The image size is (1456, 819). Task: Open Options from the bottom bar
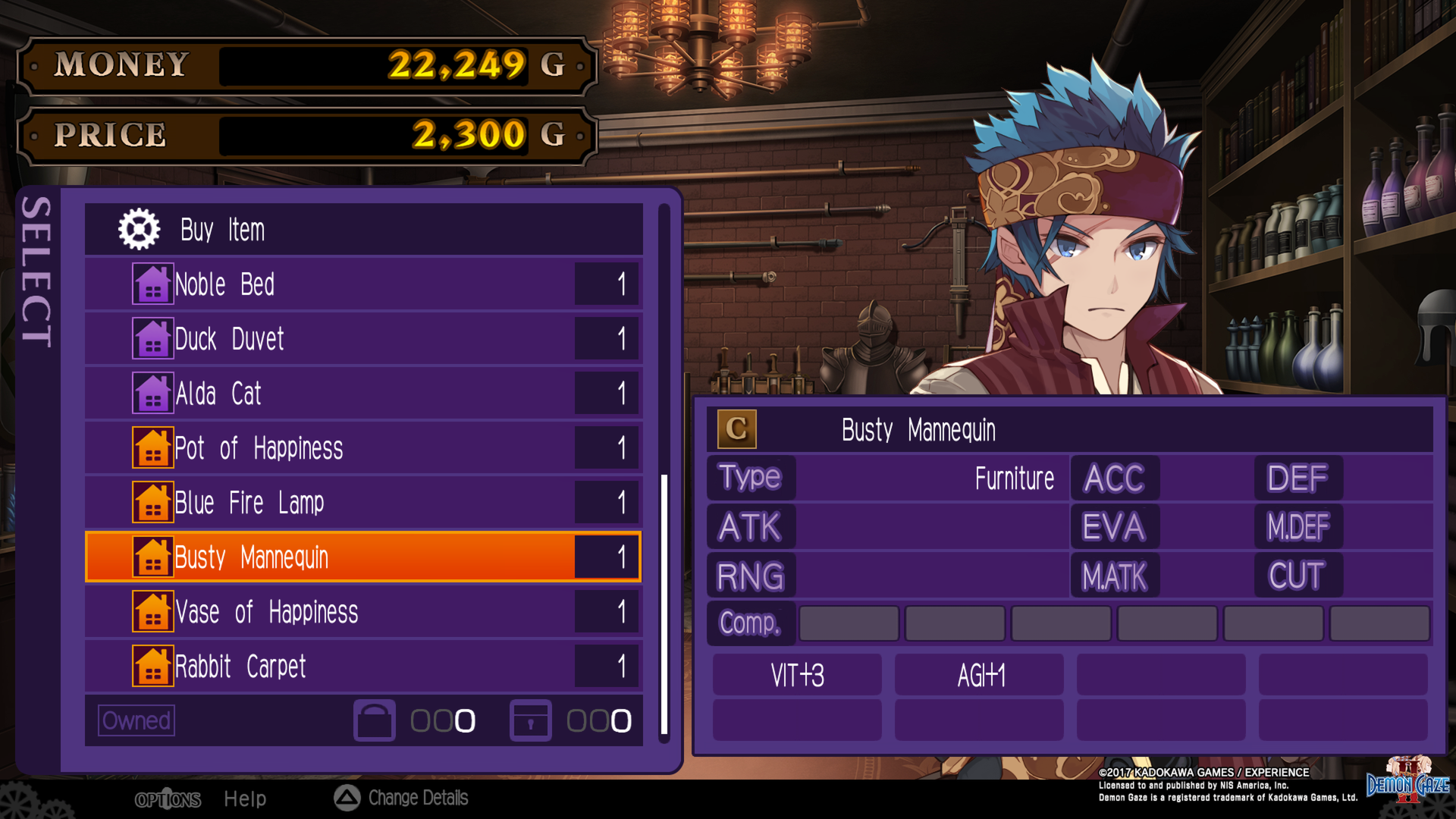point(168,799)
